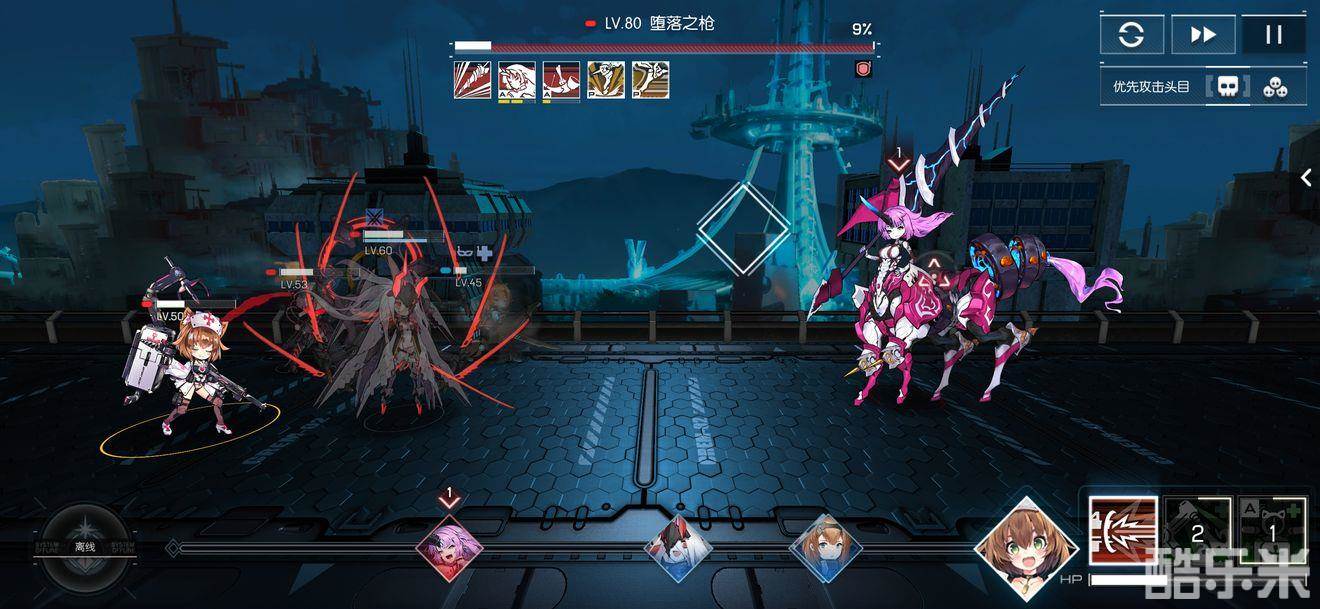Toggle fast-forward battle speed
The height and width of the screenshot is (609, 1320).
1202,35
